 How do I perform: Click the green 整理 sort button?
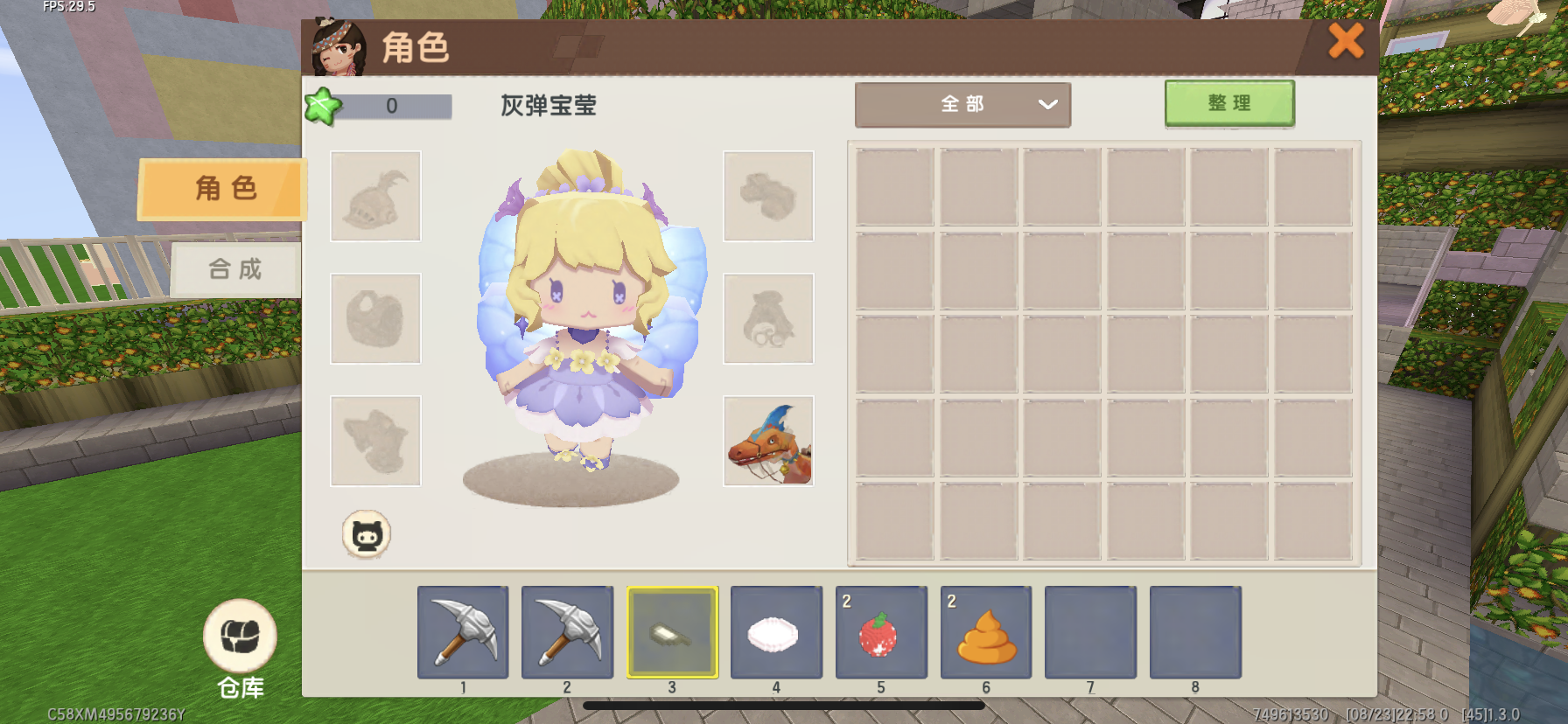click(x=1228, y=104)
